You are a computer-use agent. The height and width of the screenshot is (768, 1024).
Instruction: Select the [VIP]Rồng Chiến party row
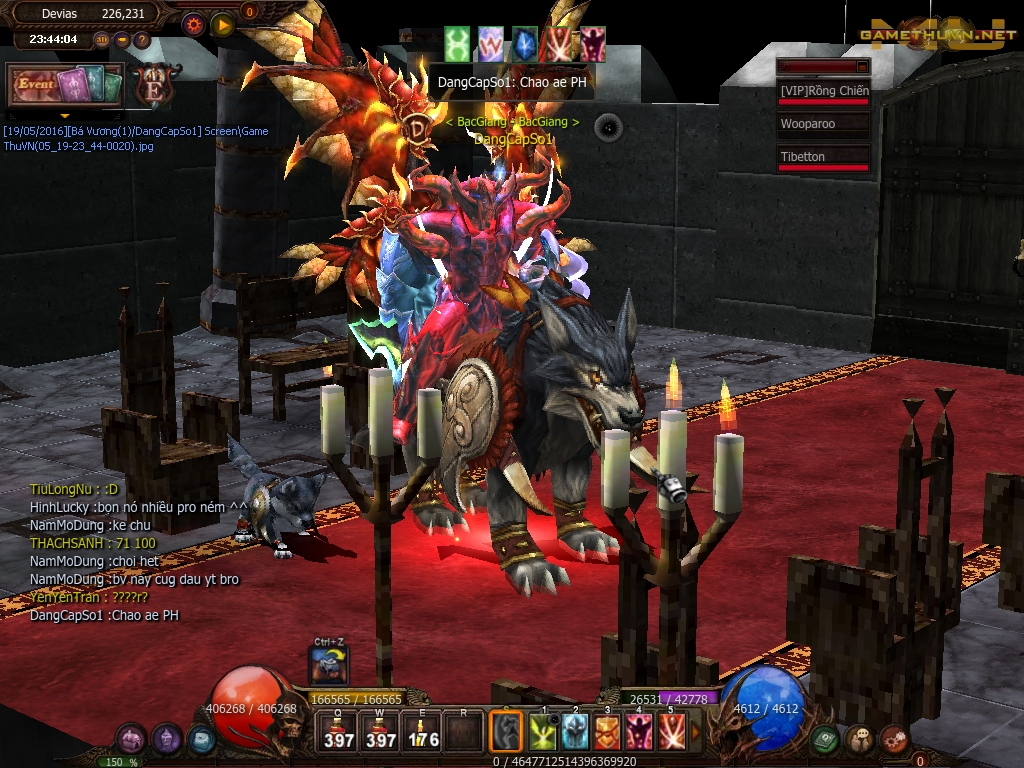point(823,92)
